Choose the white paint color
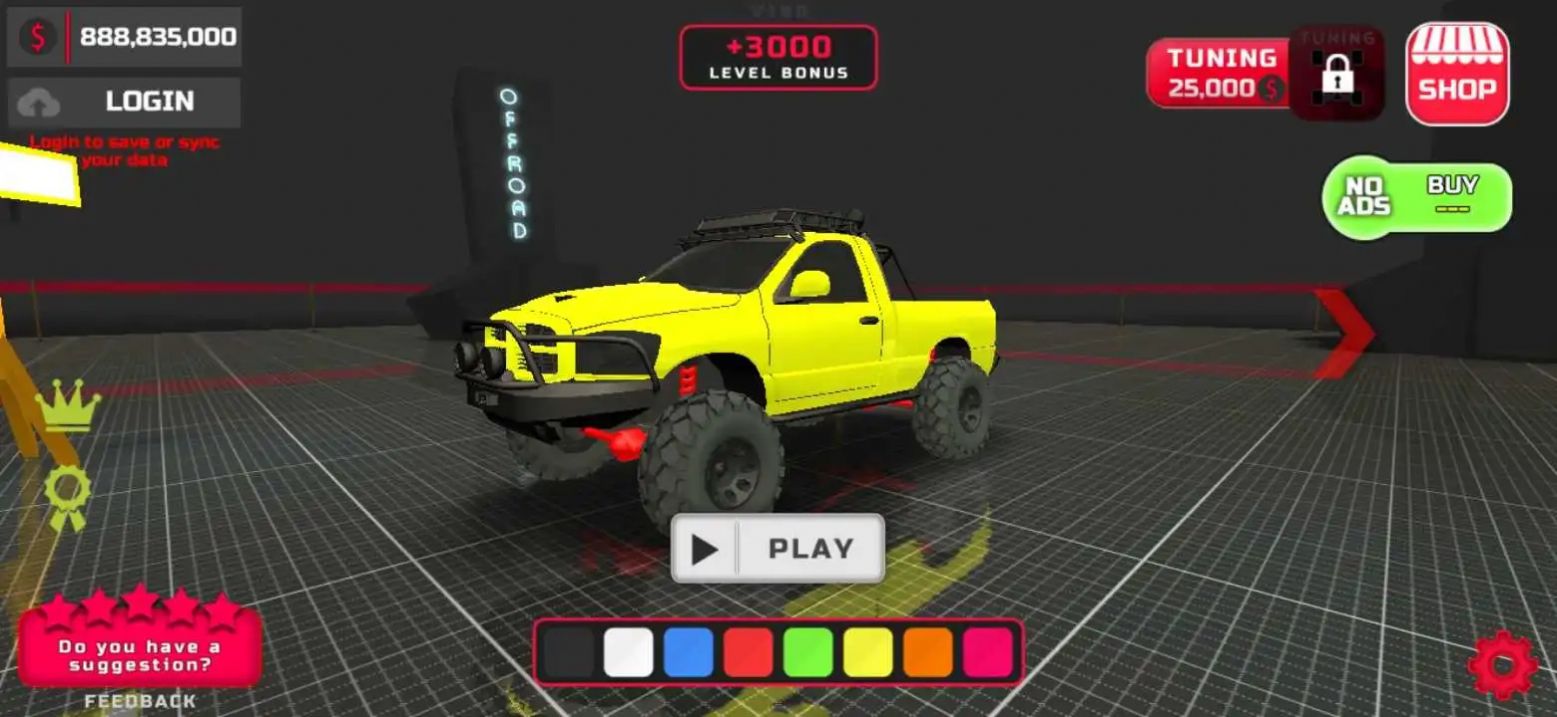 coord(628,652)
